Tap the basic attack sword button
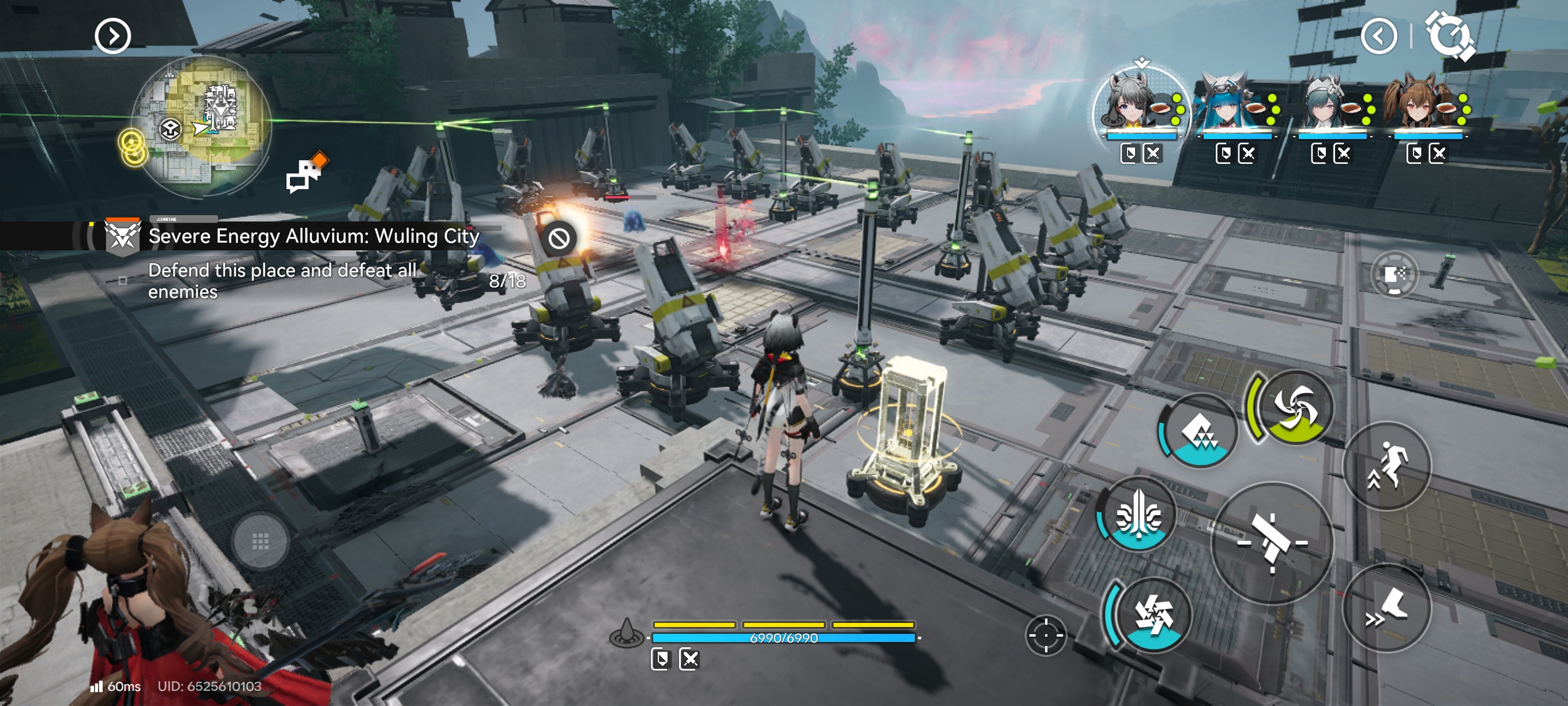The width and height of the screenshot is (1568, 706). point(1272,542)
